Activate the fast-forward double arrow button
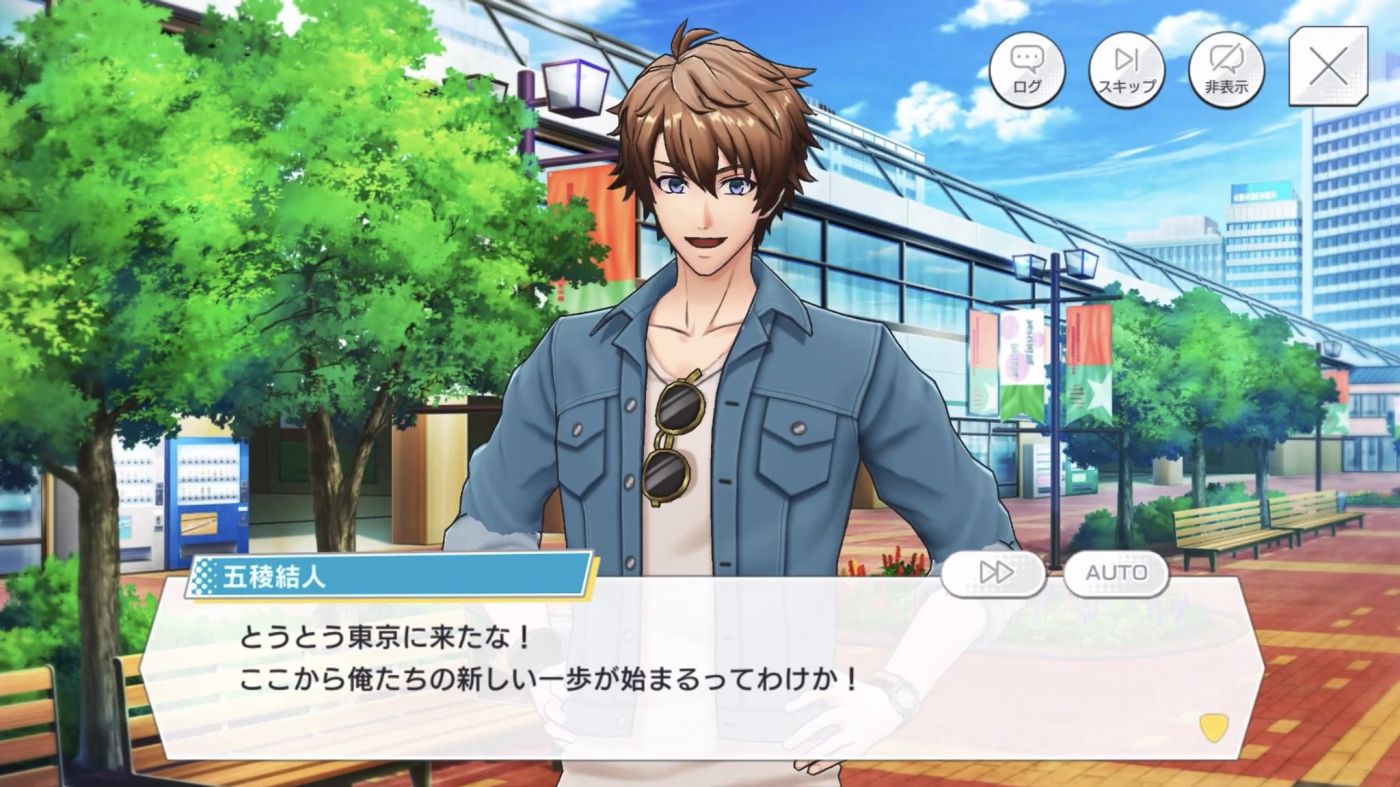 coord(994,574)
